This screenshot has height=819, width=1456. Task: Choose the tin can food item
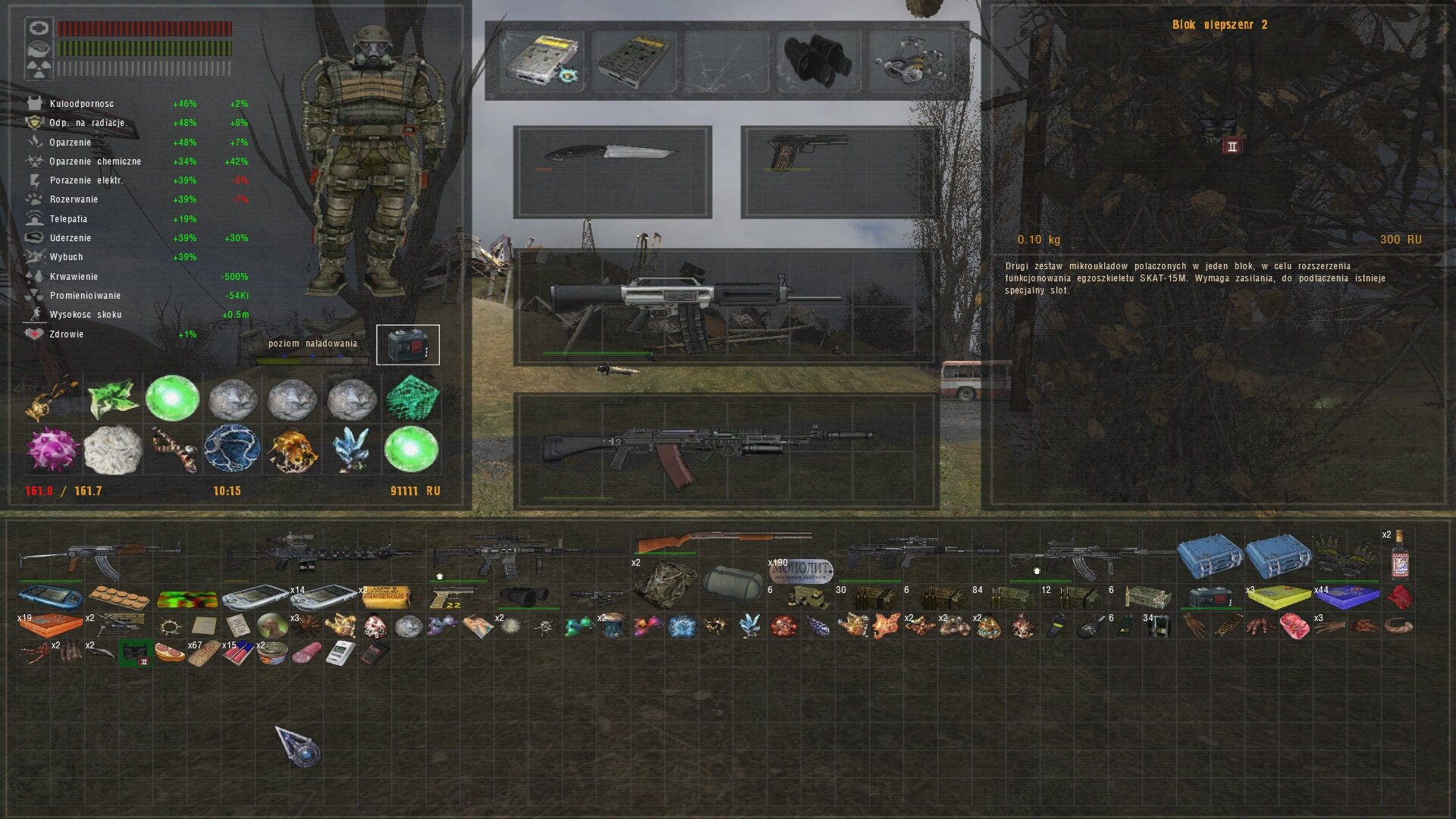pos(273,653)
